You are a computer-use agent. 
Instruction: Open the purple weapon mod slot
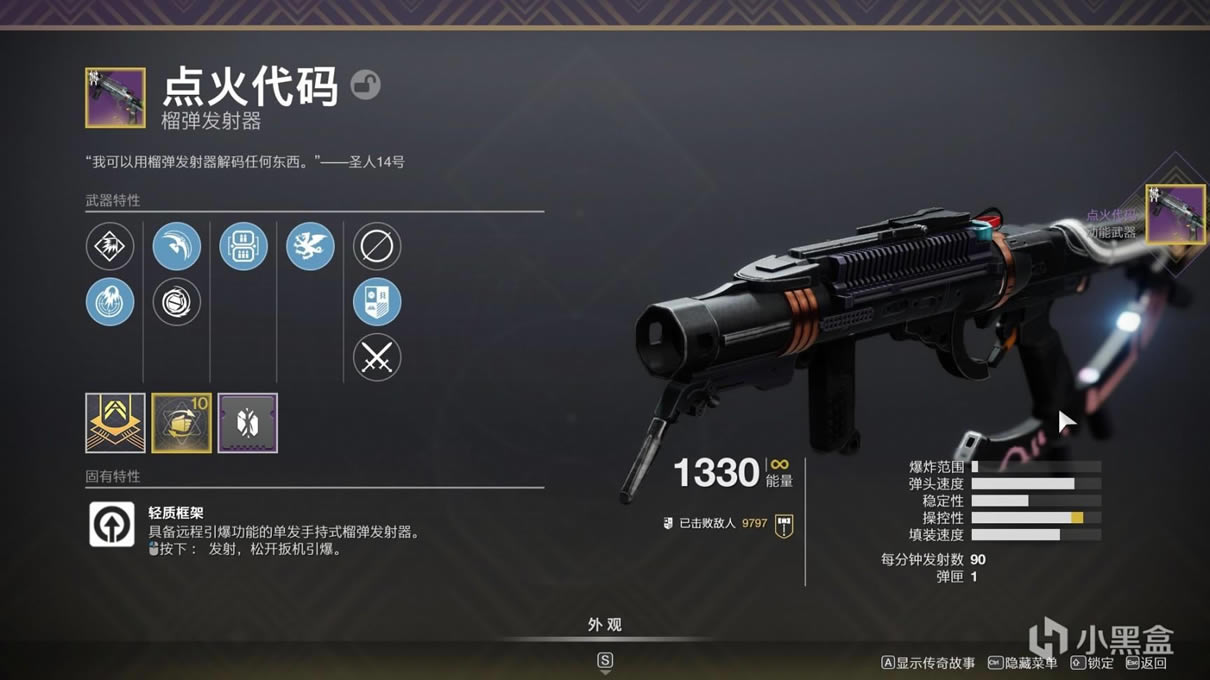click(248, 423)
